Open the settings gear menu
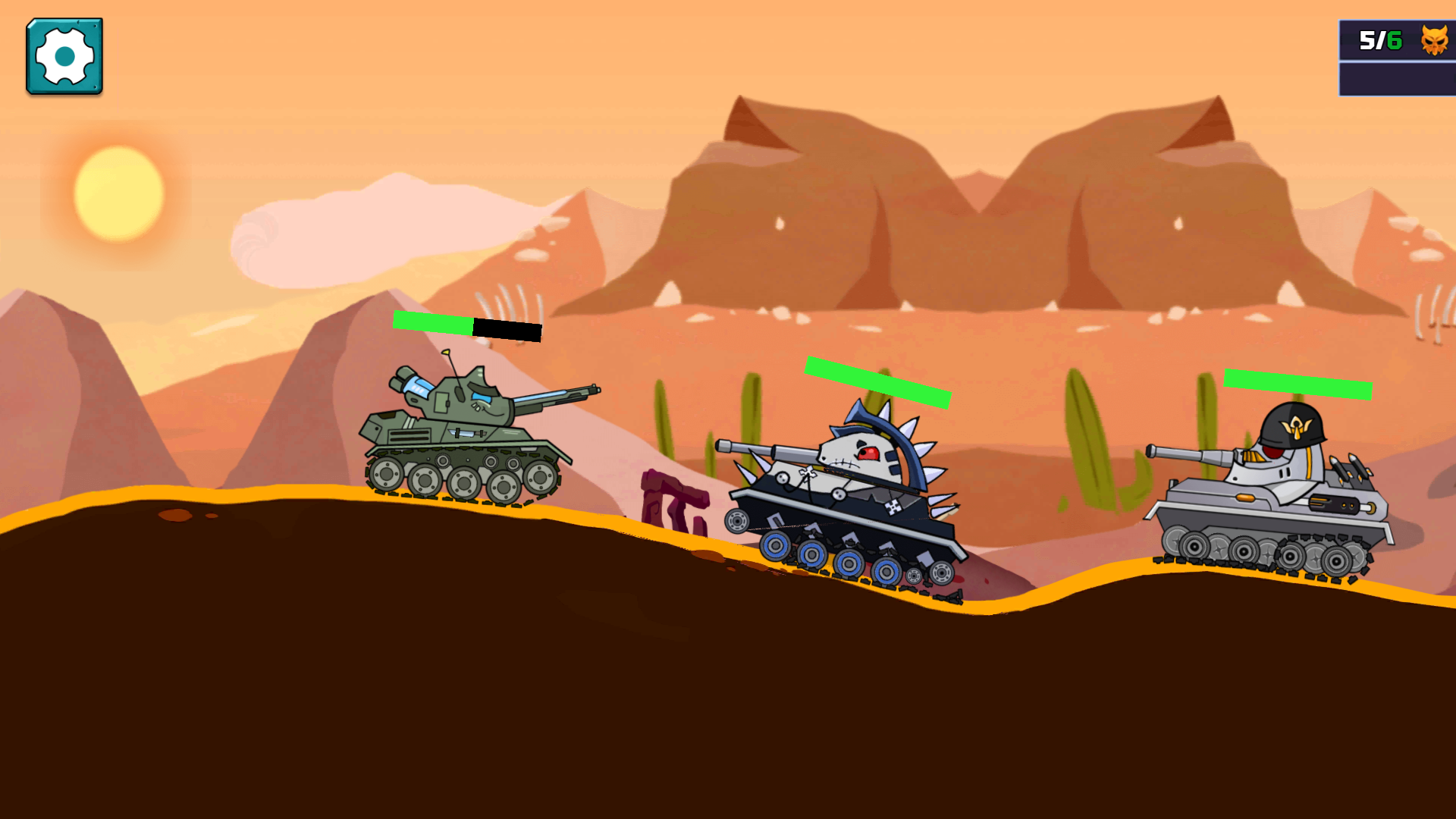 pos(64,56)
